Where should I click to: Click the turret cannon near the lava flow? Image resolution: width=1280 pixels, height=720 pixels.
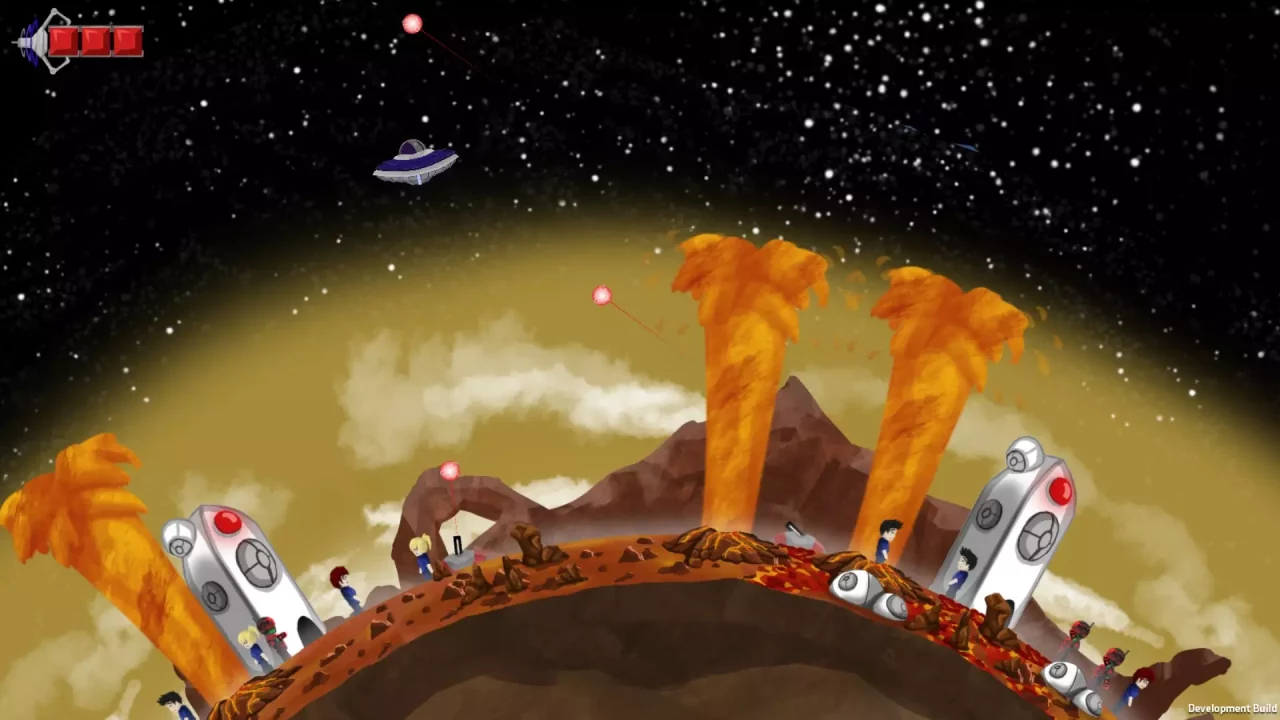coord(797,532)
